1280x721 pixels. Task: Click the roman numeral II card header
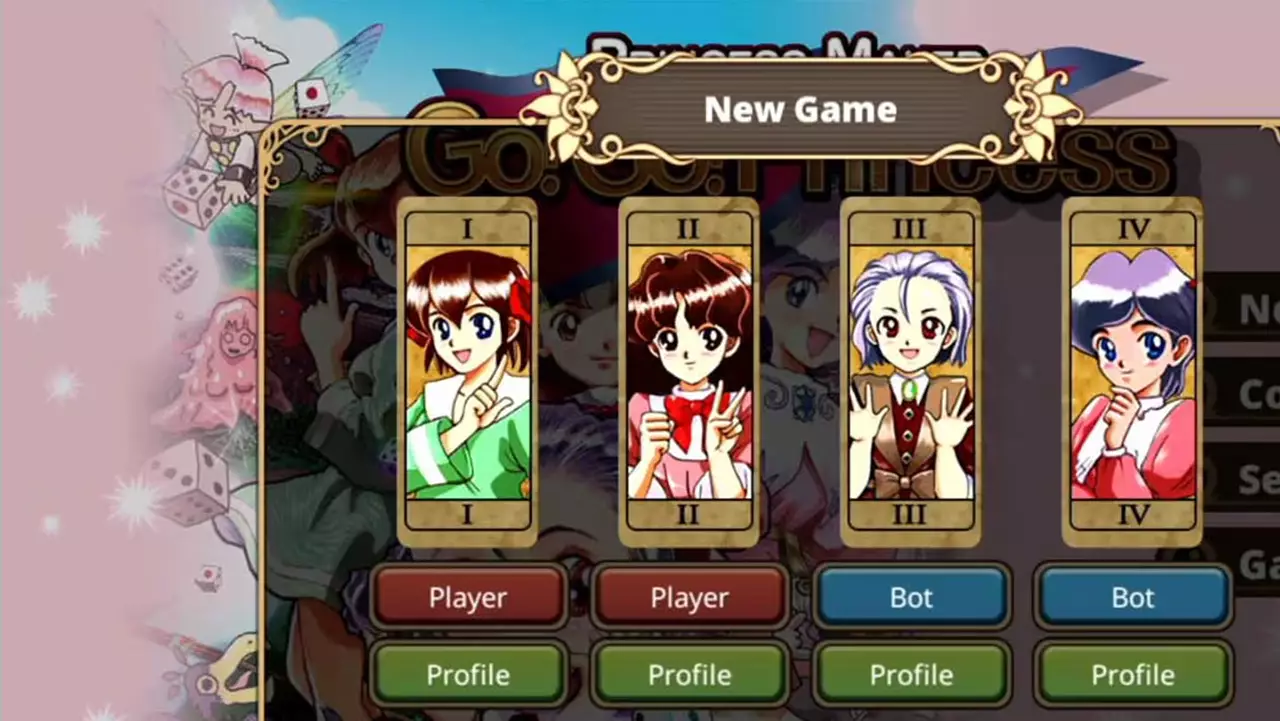click(689, 227)
